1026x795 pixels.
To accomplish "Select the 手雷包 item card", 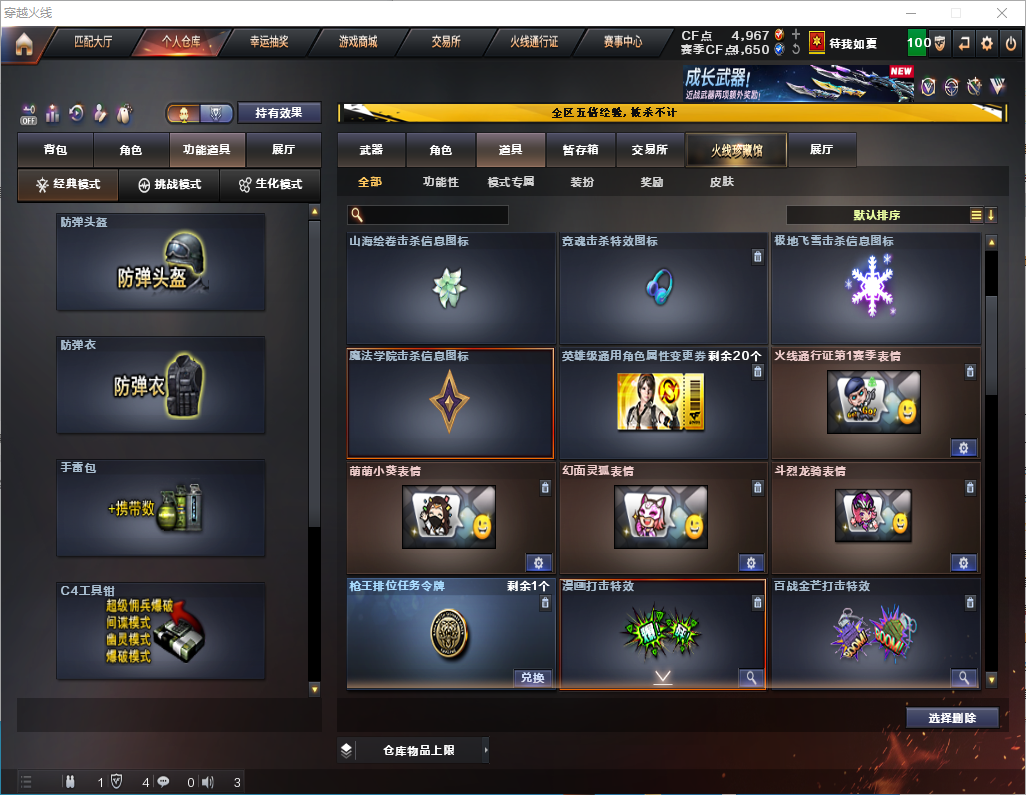I will coord(161,508).
